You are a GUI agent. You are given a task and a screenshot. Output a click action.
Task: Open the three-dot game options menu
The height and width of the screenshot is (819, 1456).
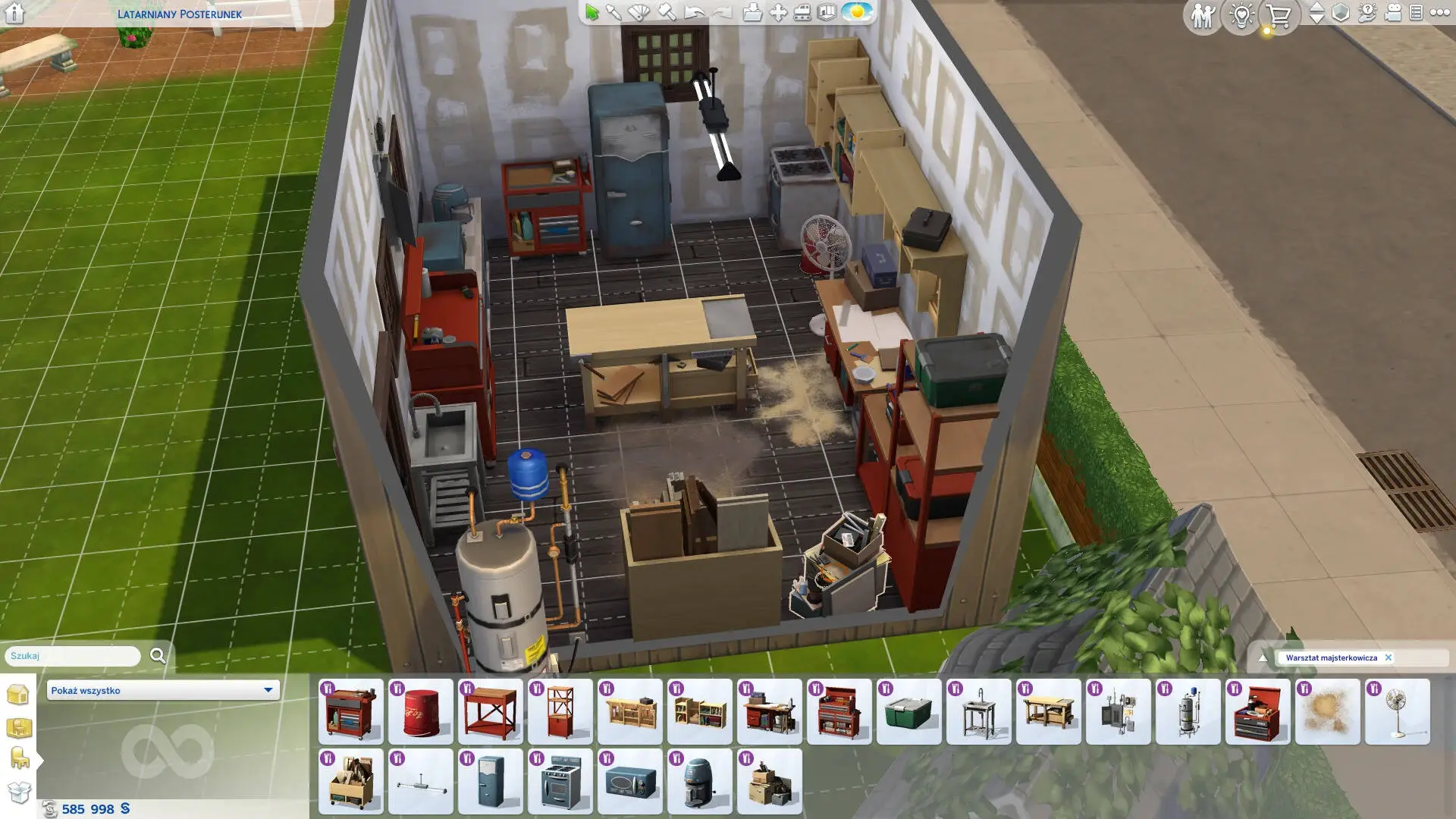coord(1440,13)
